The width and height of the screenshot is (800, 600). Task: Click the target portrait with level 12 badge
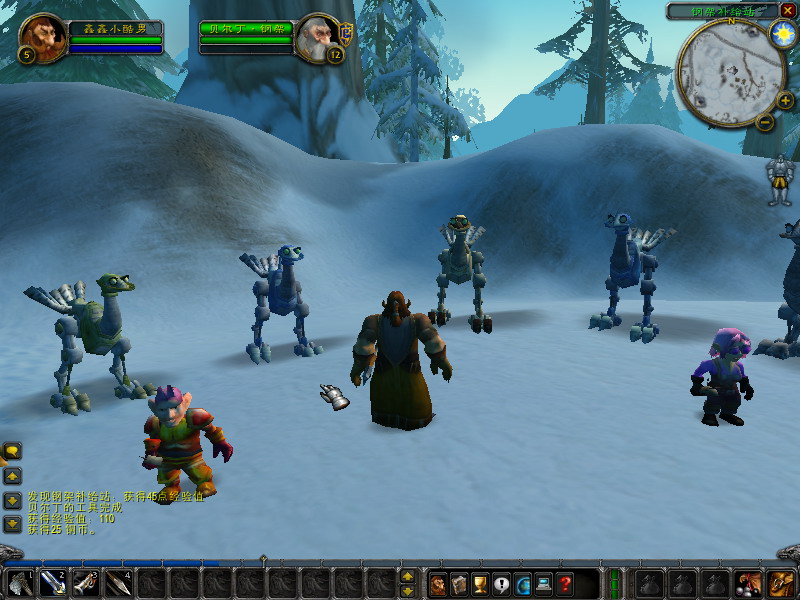pos(318,37)
